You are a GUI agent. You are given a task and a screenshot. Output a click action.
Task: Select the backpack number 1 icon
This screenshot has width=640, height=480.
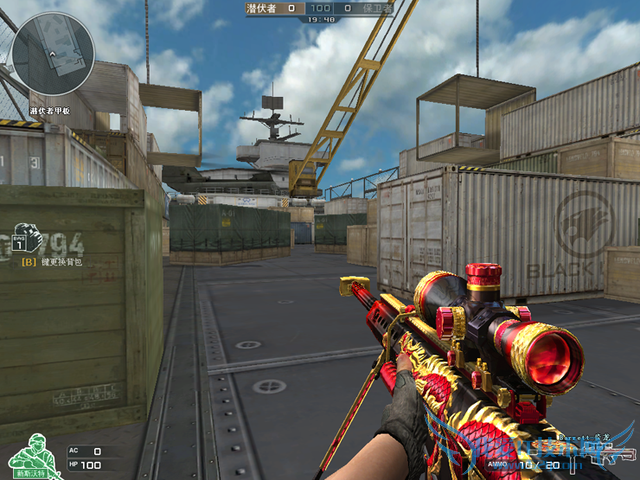pyautogui.click(x=27, y=240)
